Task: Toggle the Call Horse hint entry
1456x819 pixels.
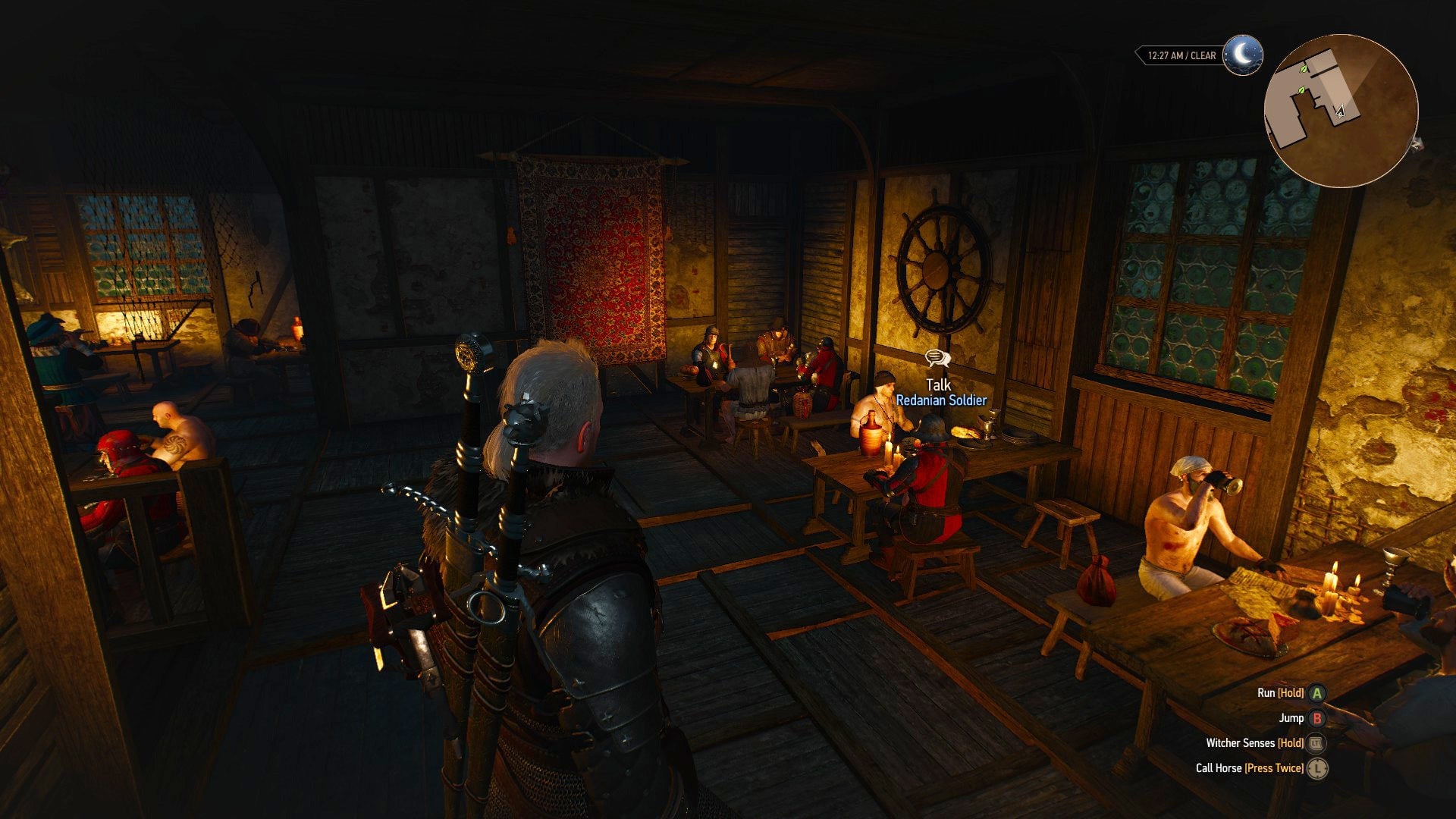Action: 1219,767
